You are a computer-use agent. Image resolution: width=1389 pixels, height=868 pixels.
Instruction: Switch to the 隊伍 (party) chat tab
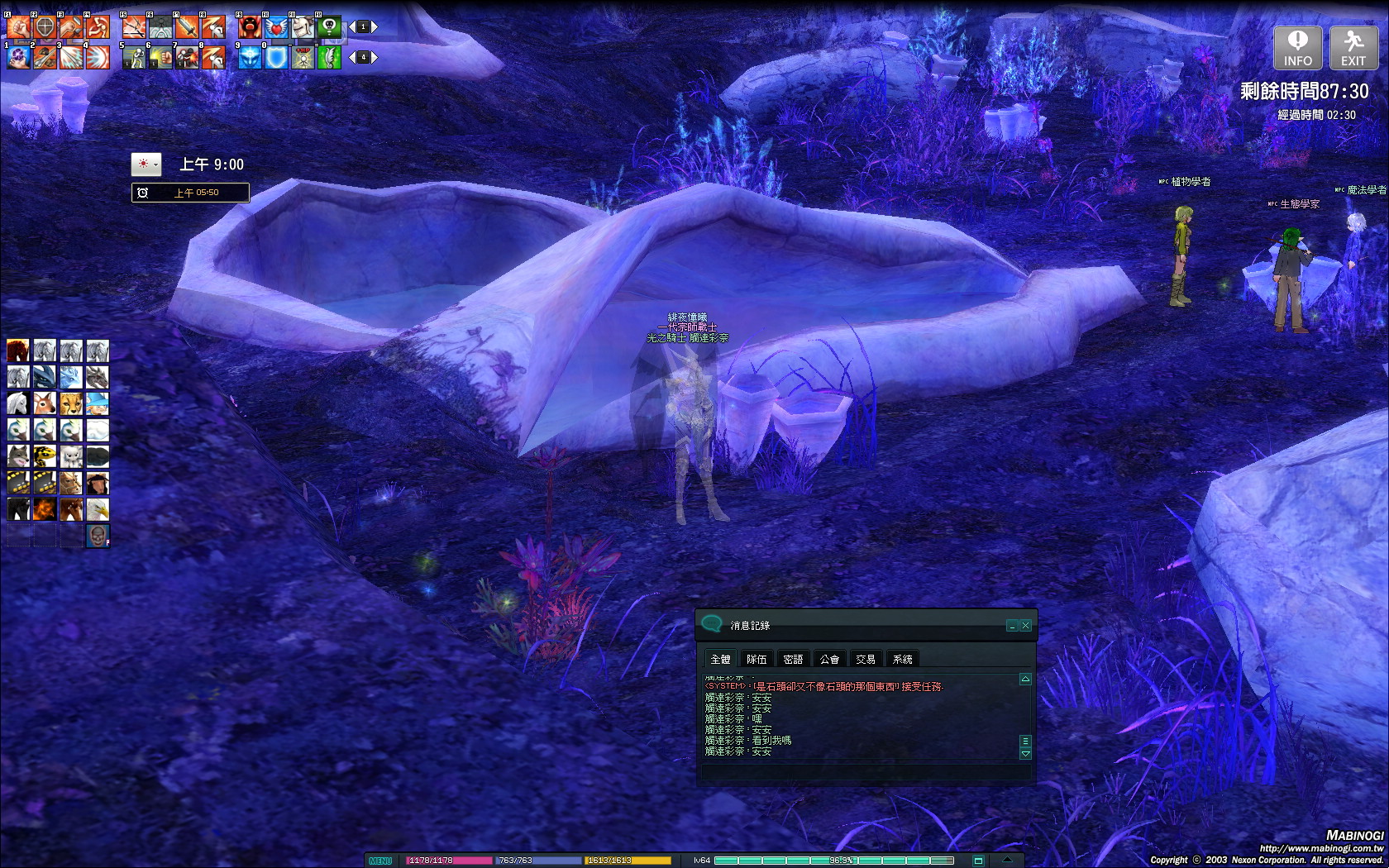[x=757, y=659]
